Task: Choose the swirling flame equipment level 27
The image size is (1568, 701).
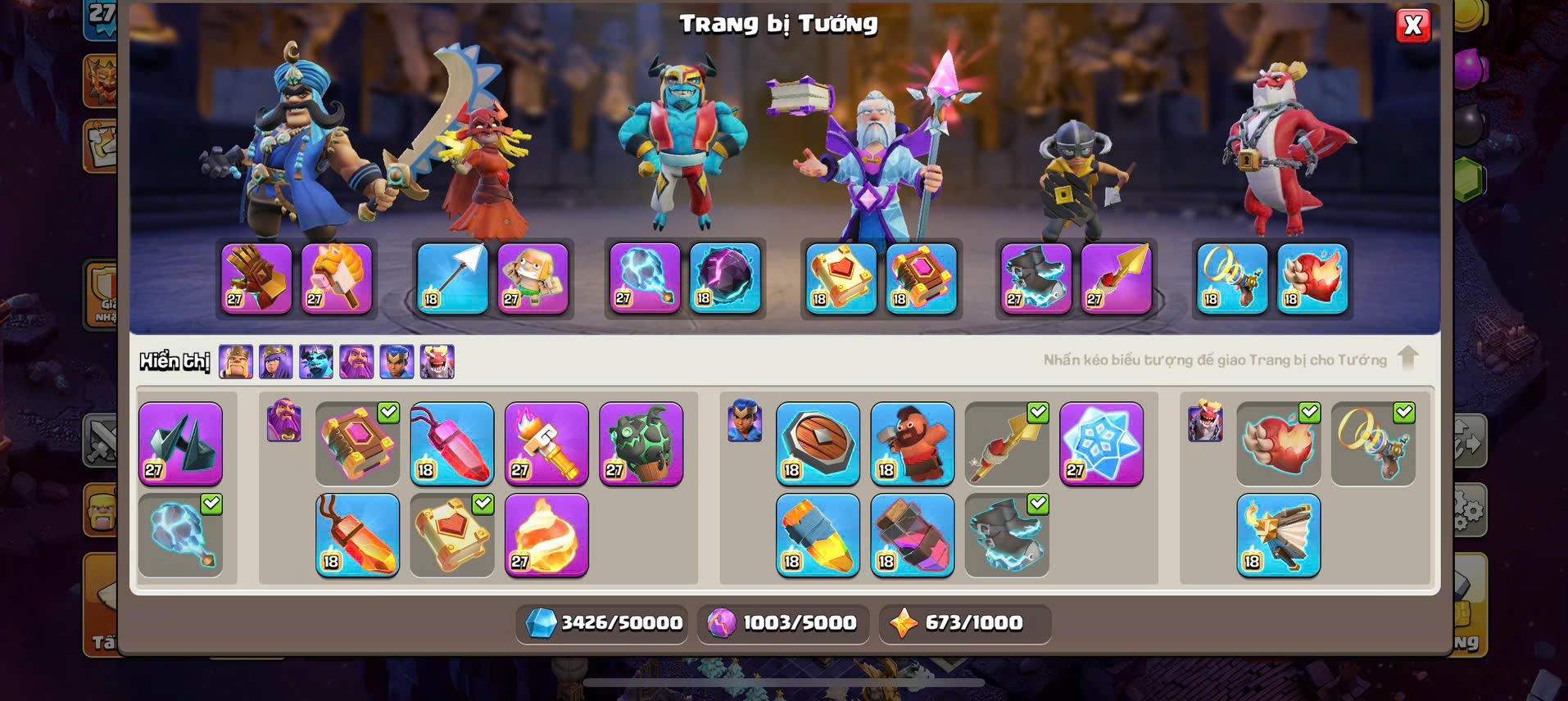Action: (x=546, y=536)
